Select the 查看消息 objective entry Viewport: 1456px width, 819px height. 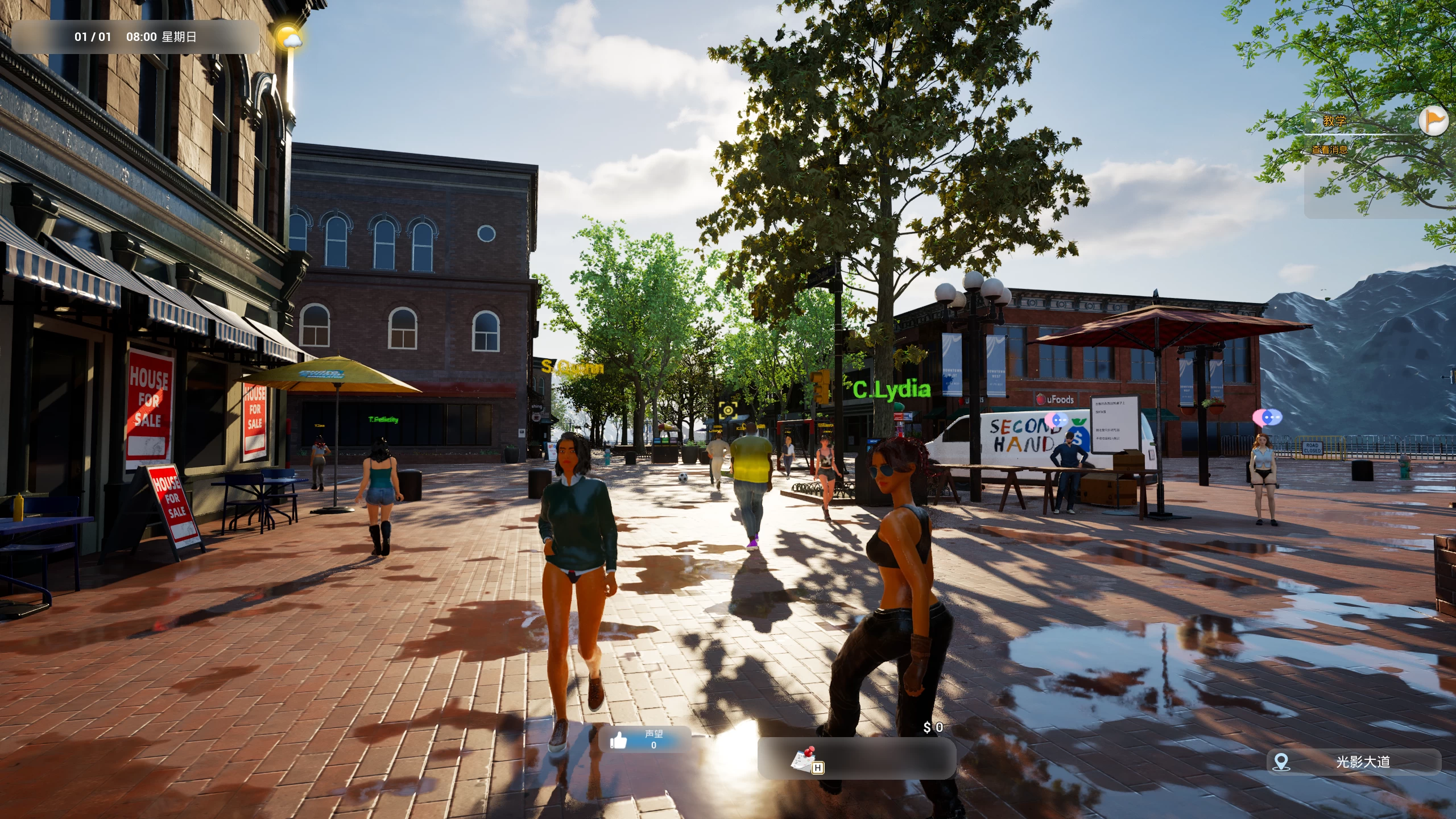1329,150
